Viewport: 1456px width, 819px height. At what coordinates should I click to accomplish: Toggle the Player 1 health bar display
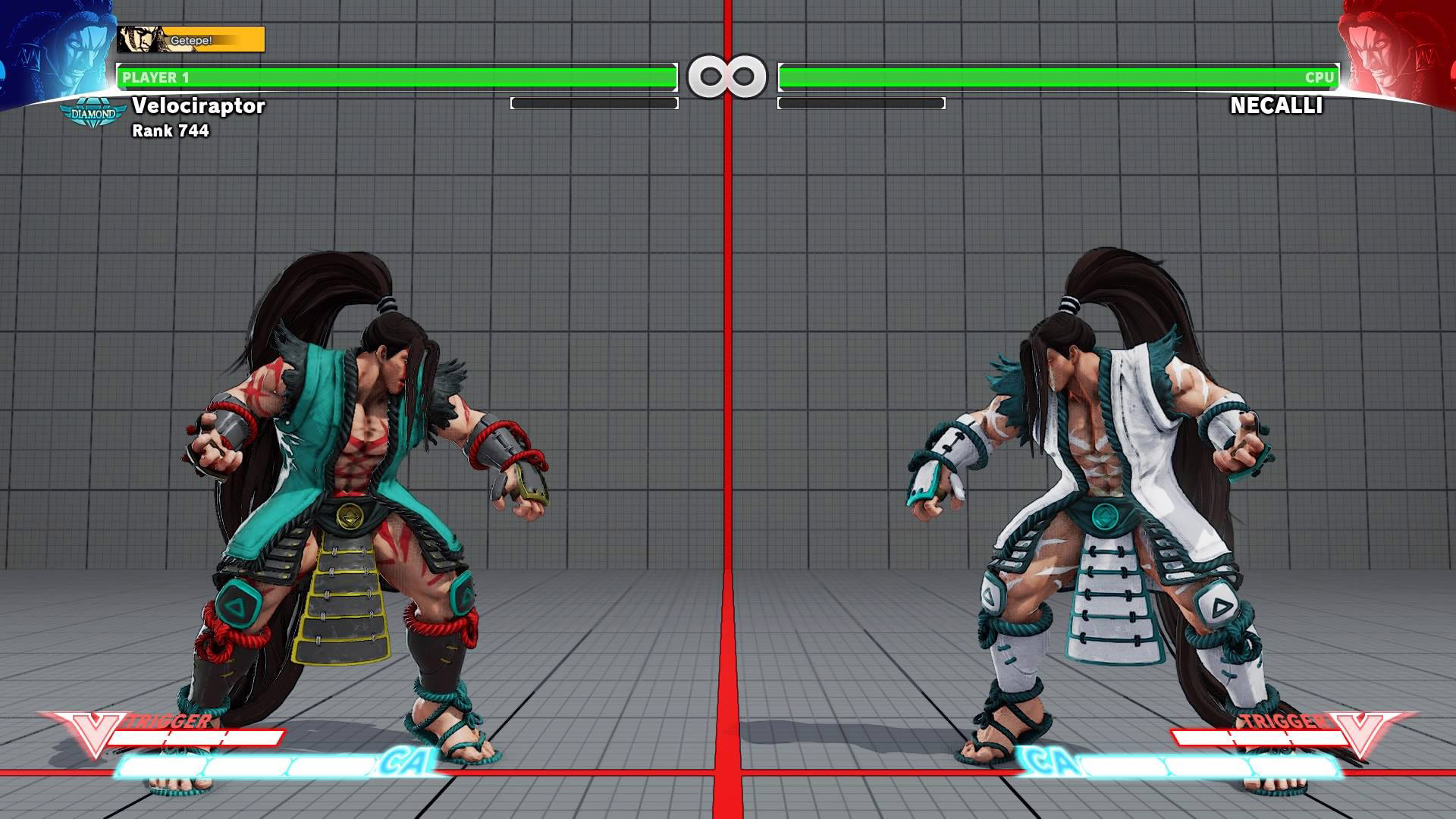[x=394, y=75]
